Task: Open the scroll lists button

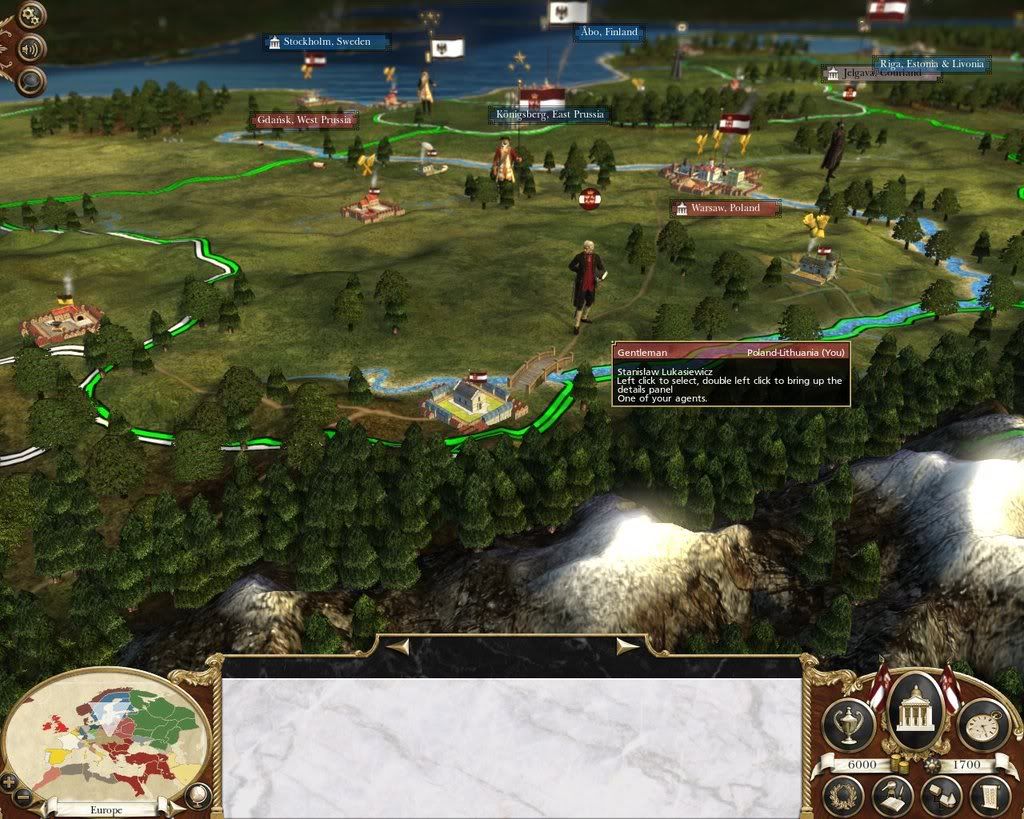Action: click(989, 796)
